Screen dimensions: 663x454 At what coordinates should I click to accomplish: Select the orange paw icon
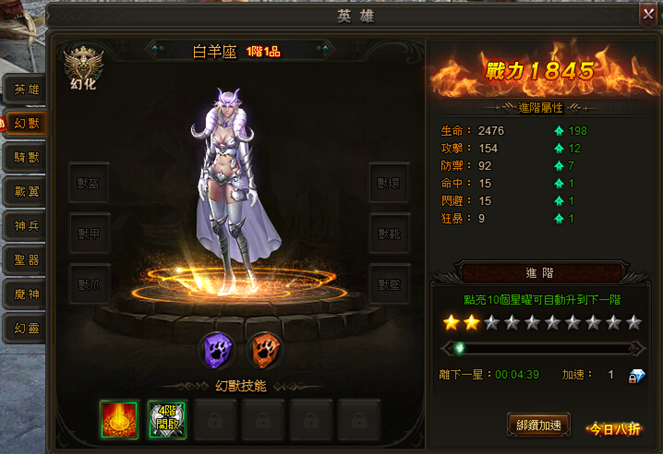(x=264, y=351)
